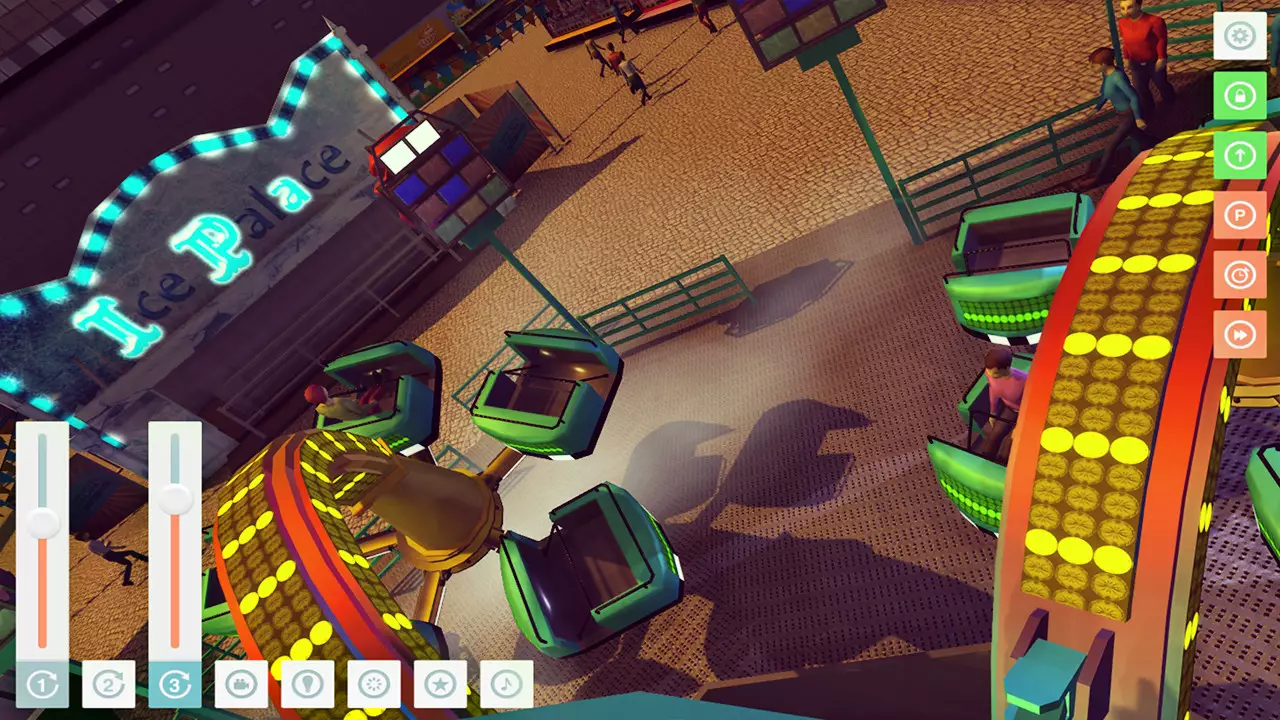The width and height of the screenshot is (1280, 720).
Task: Activate the fast-forward button
Action: (1239, 334)
